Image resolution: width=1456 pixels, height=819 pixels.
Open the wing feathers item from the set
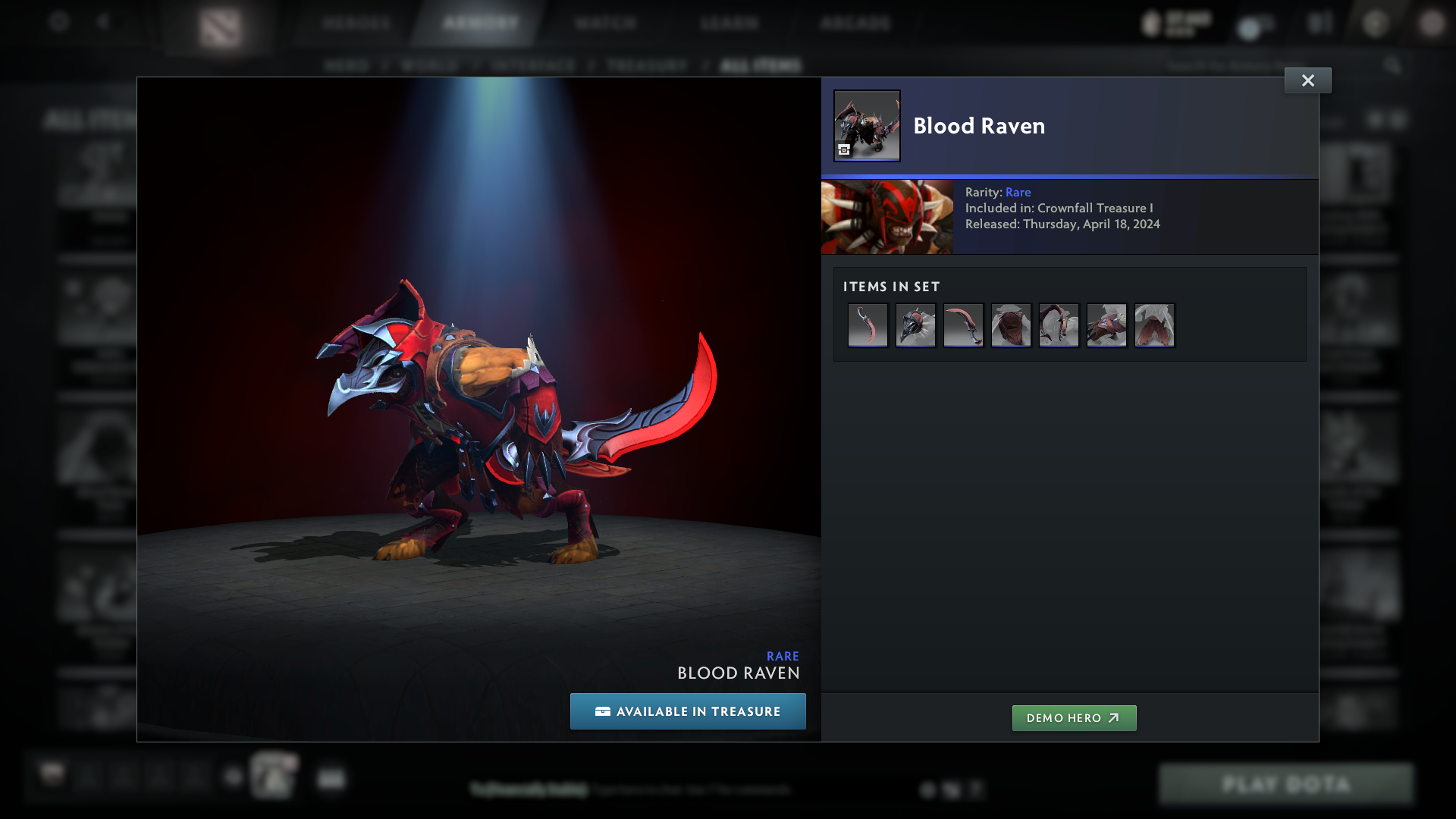1154,325
